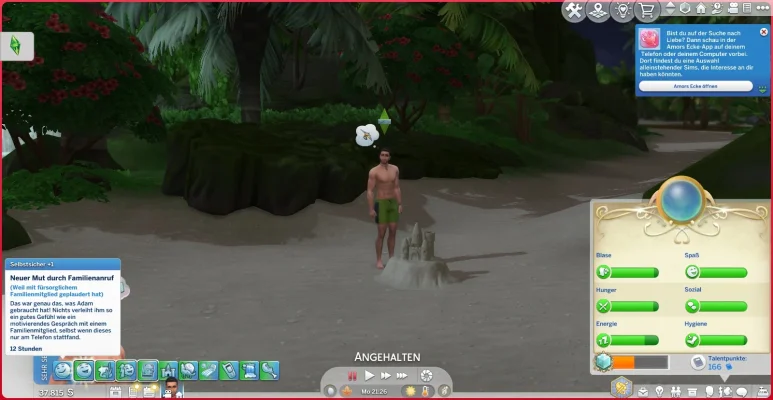Screen dimensions: 773x400
Task: Open the phone from the action bar
Action: (229, 371)
